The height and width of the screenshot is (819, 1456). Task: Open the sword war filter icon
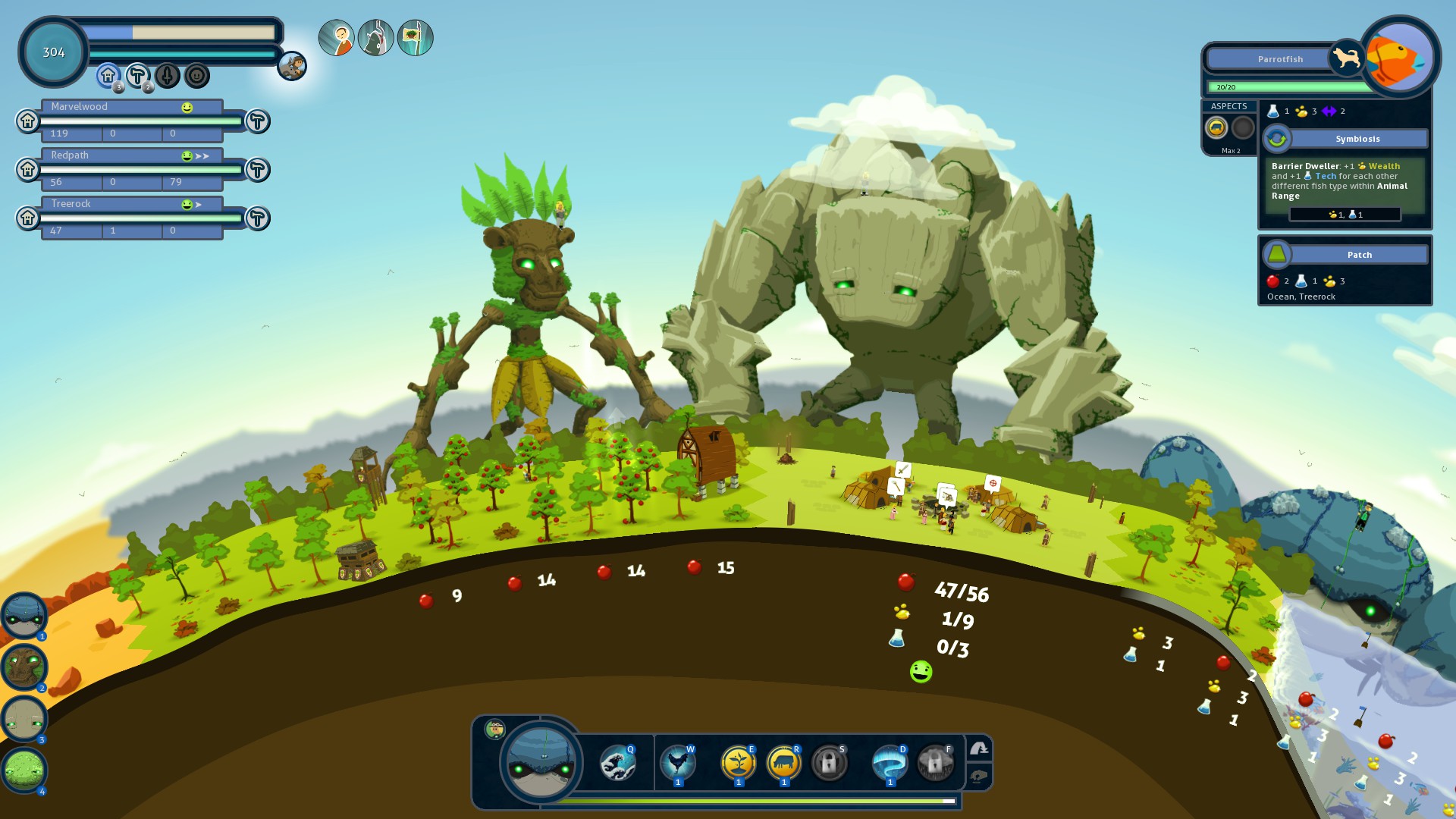[x=168, y=75]
